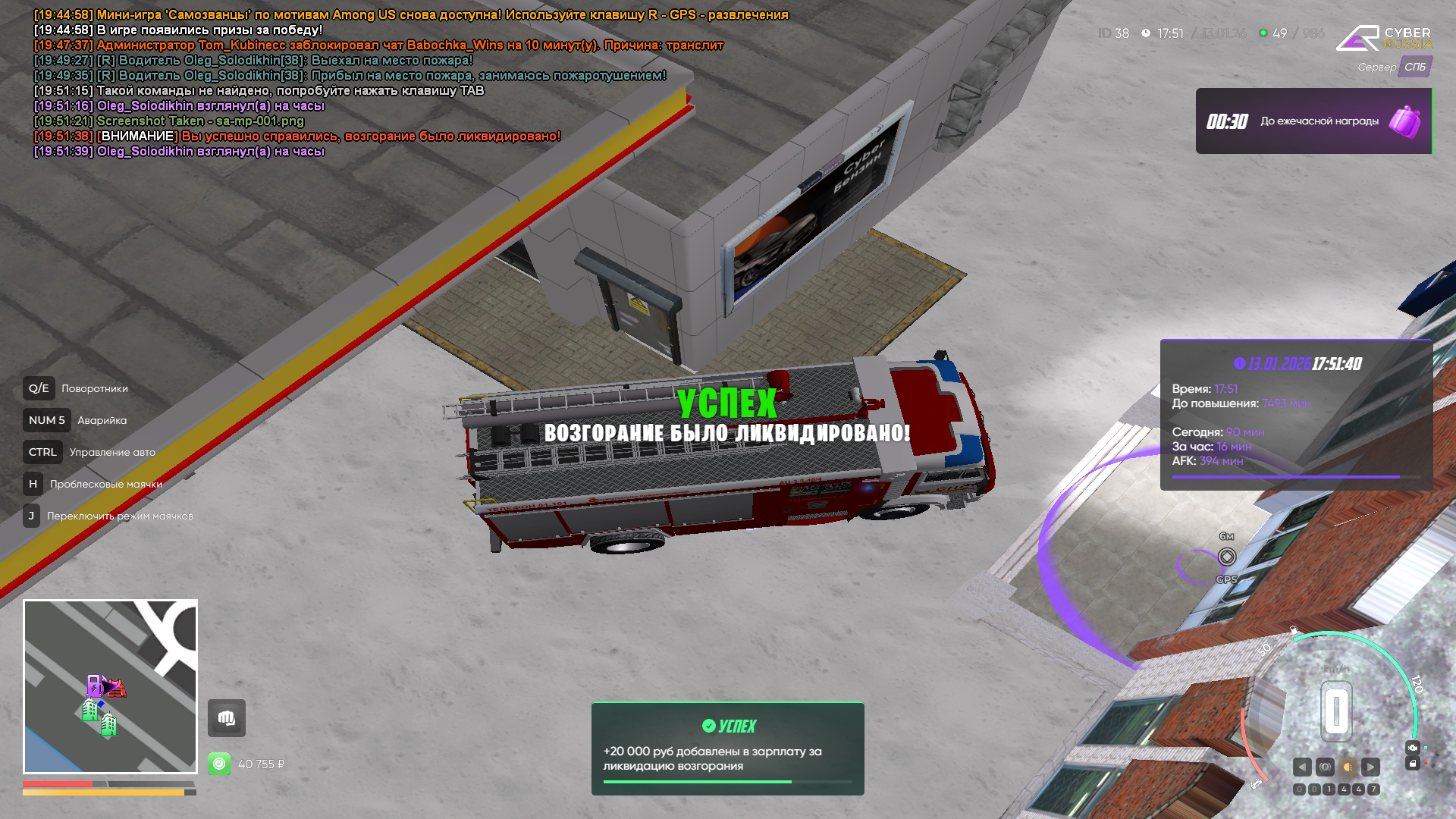
Task: Click the Cyber Russia logo
Action: click(x=1384, y=38)
